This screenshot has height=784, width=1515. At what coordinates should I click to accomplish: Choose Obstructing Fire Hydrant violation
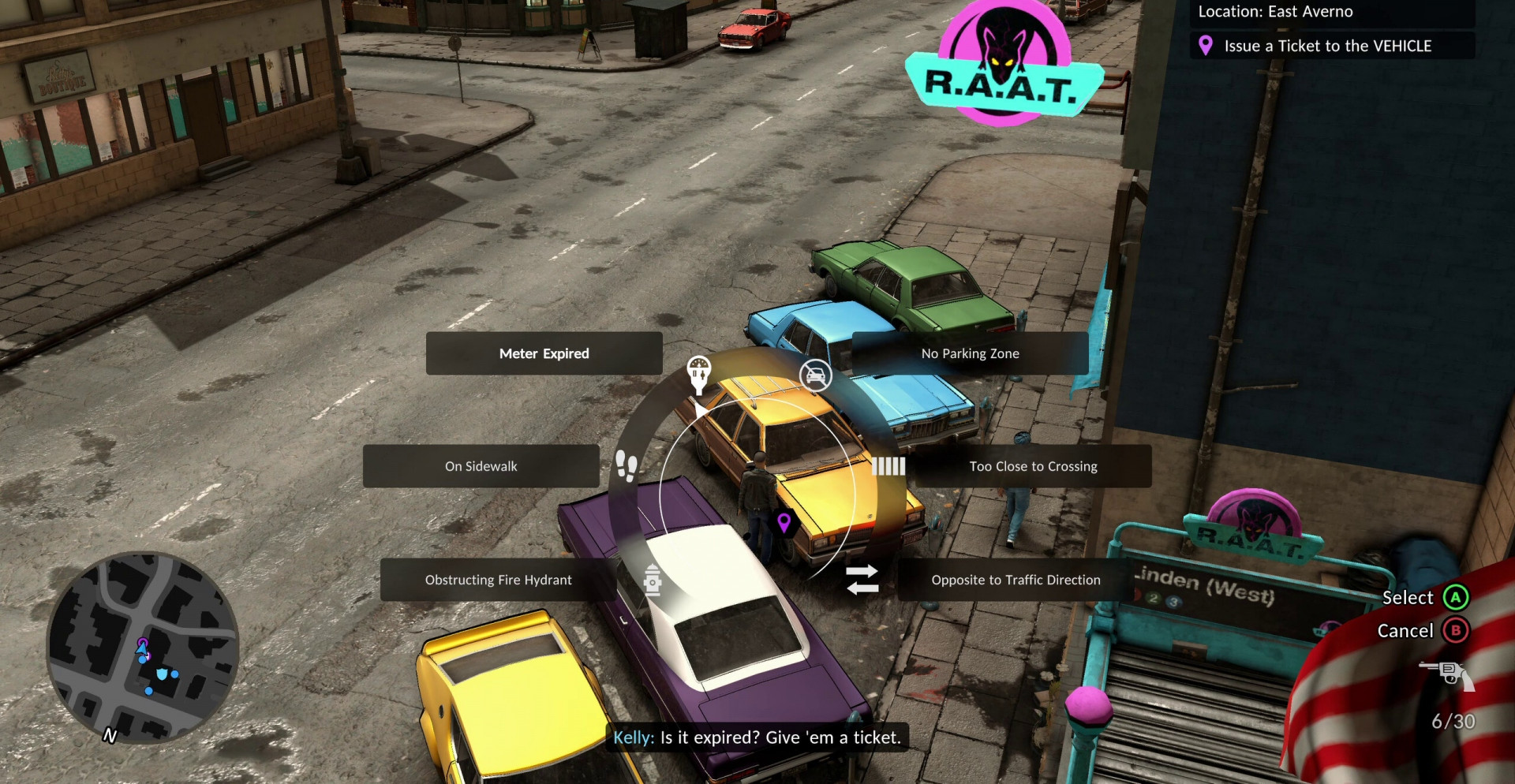[x=498, y=580]
